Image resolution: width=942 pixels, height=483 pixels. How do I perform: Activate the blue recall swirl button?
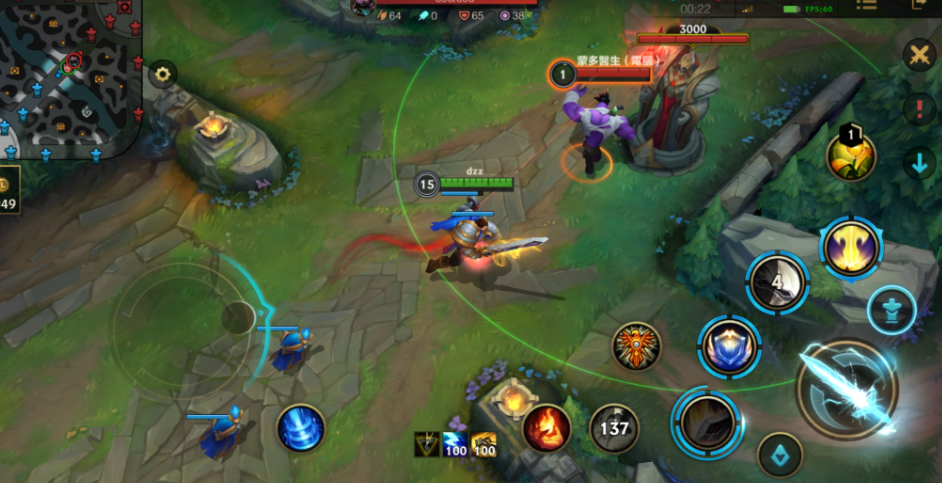pyautogui.click(x=301, y=428)
